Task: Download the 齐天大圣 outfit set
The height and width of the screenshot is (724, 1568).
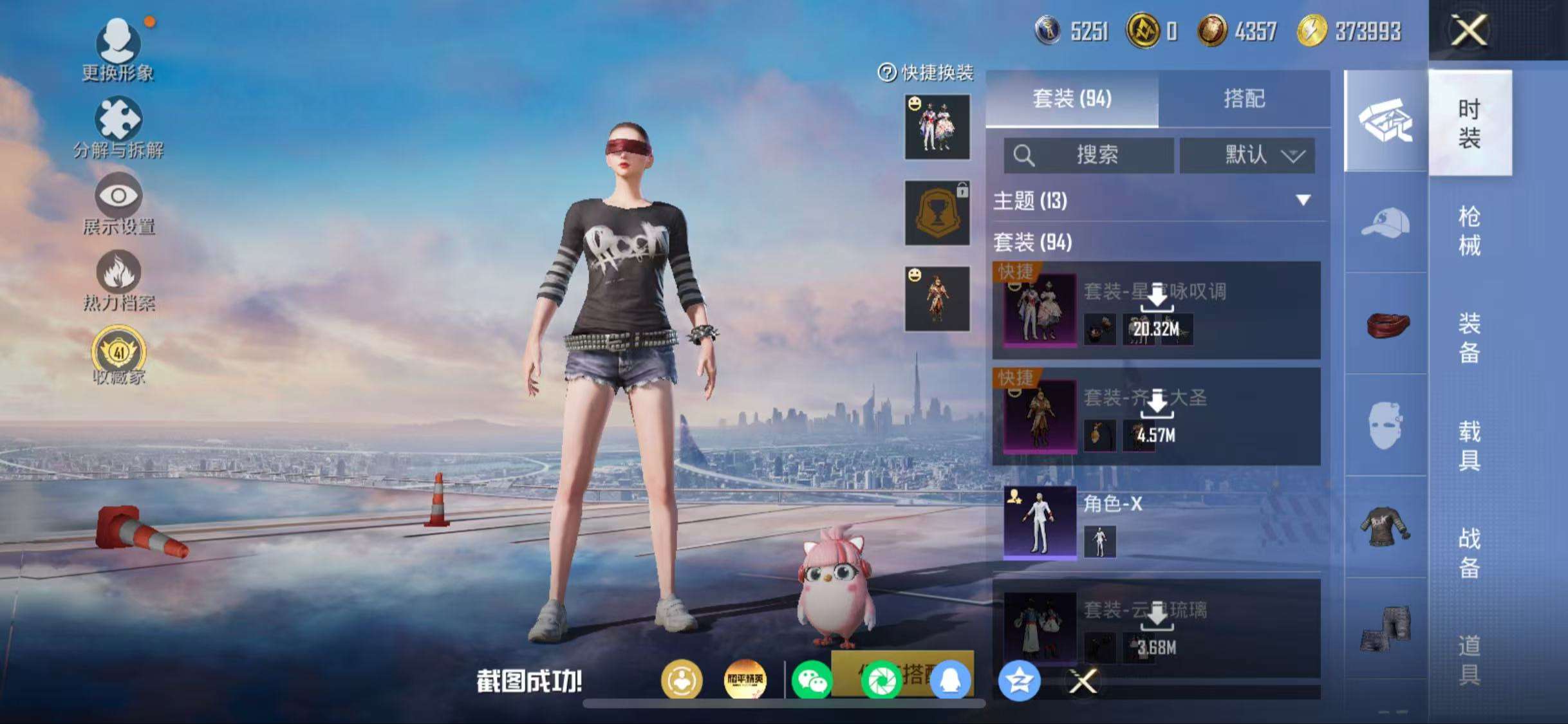Action: tap(1157, 404)
